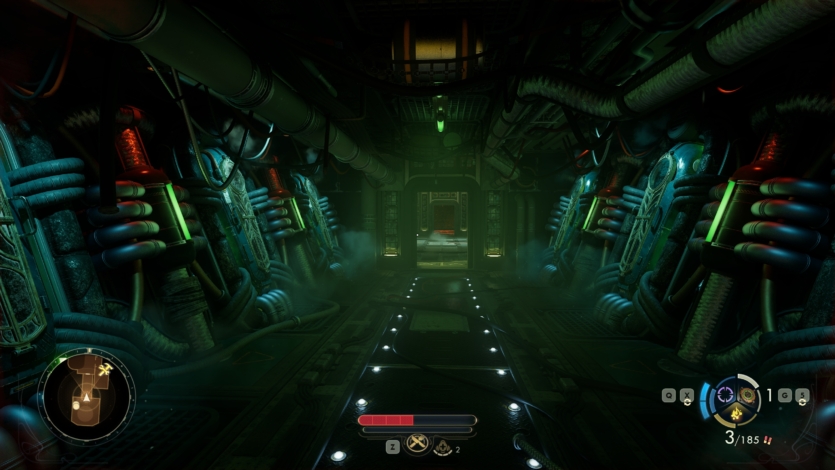Image resolution: width=835 pixels, height=470 pixels.
Task: Select the crossed hammers marker on the minimap
Action: click(105, 370)
